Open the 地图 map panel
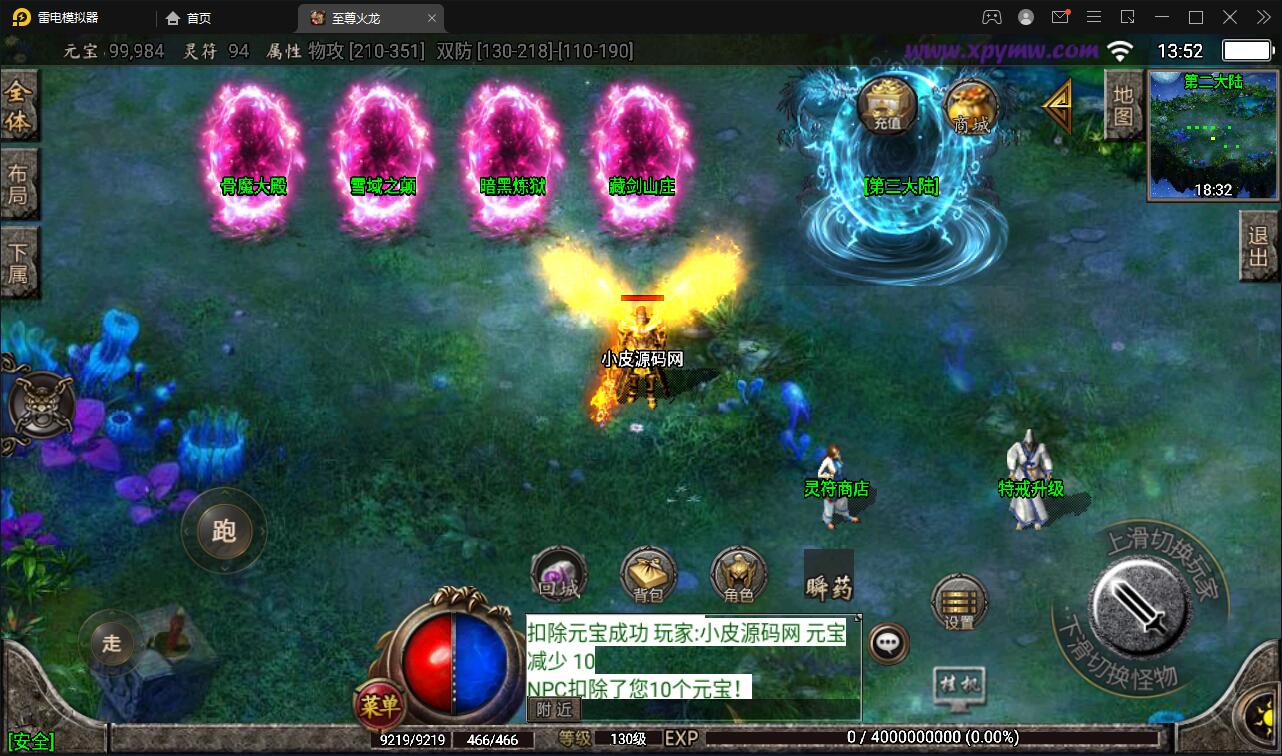 pyautogui.click(x=1122, y=106)
